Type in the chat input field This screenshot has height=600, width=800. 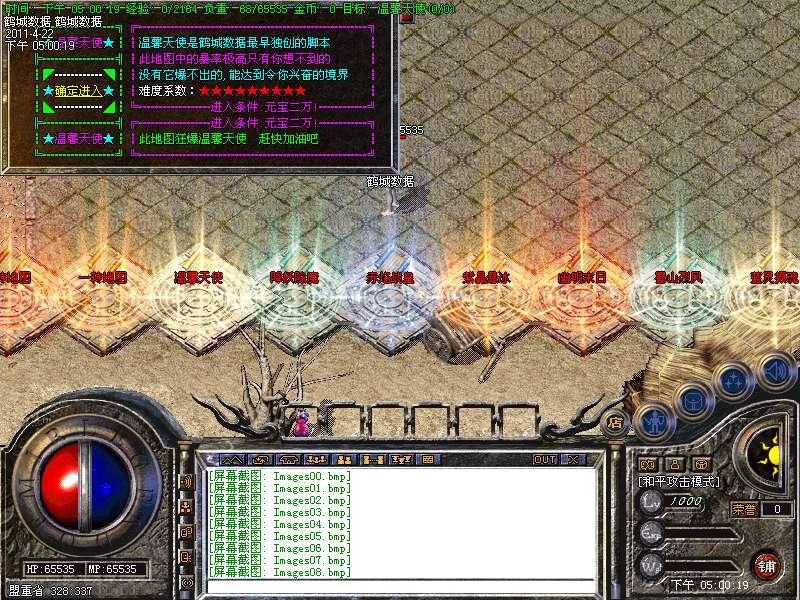click(x=400, y=587)
